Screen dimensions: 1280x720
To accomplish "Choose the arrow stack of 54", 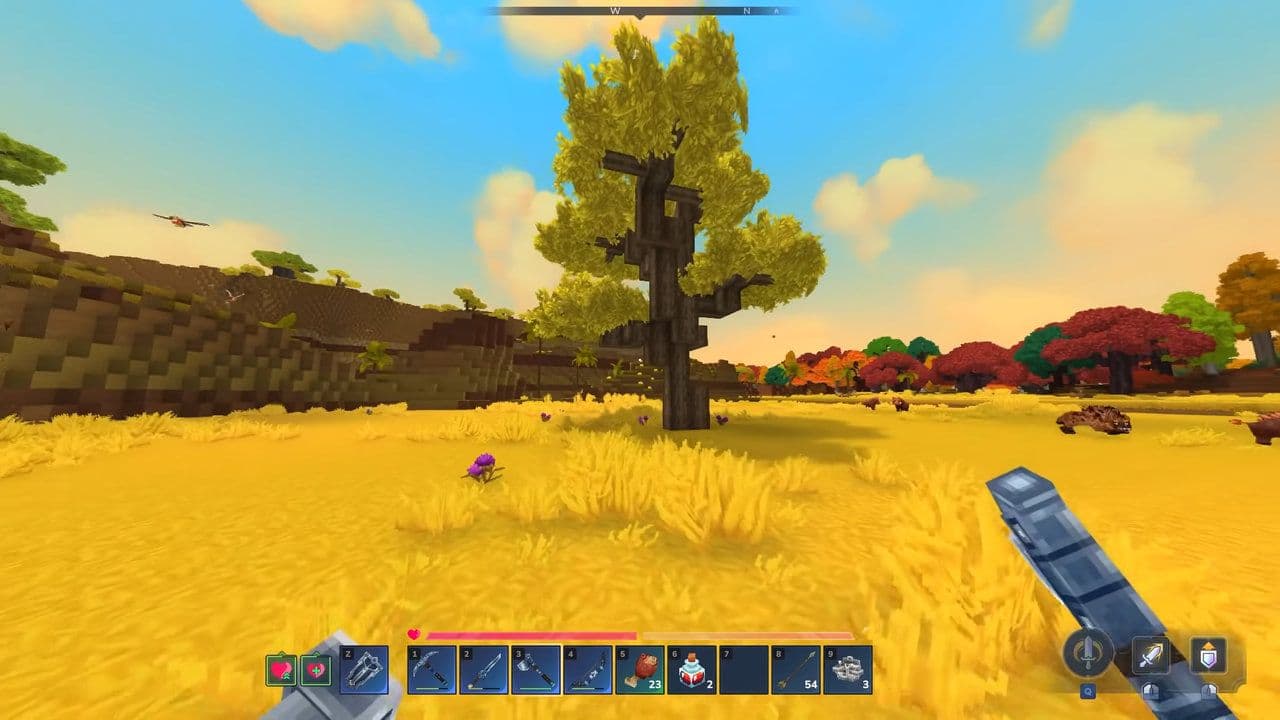I will pyautogui.click(x=796, y=670).
